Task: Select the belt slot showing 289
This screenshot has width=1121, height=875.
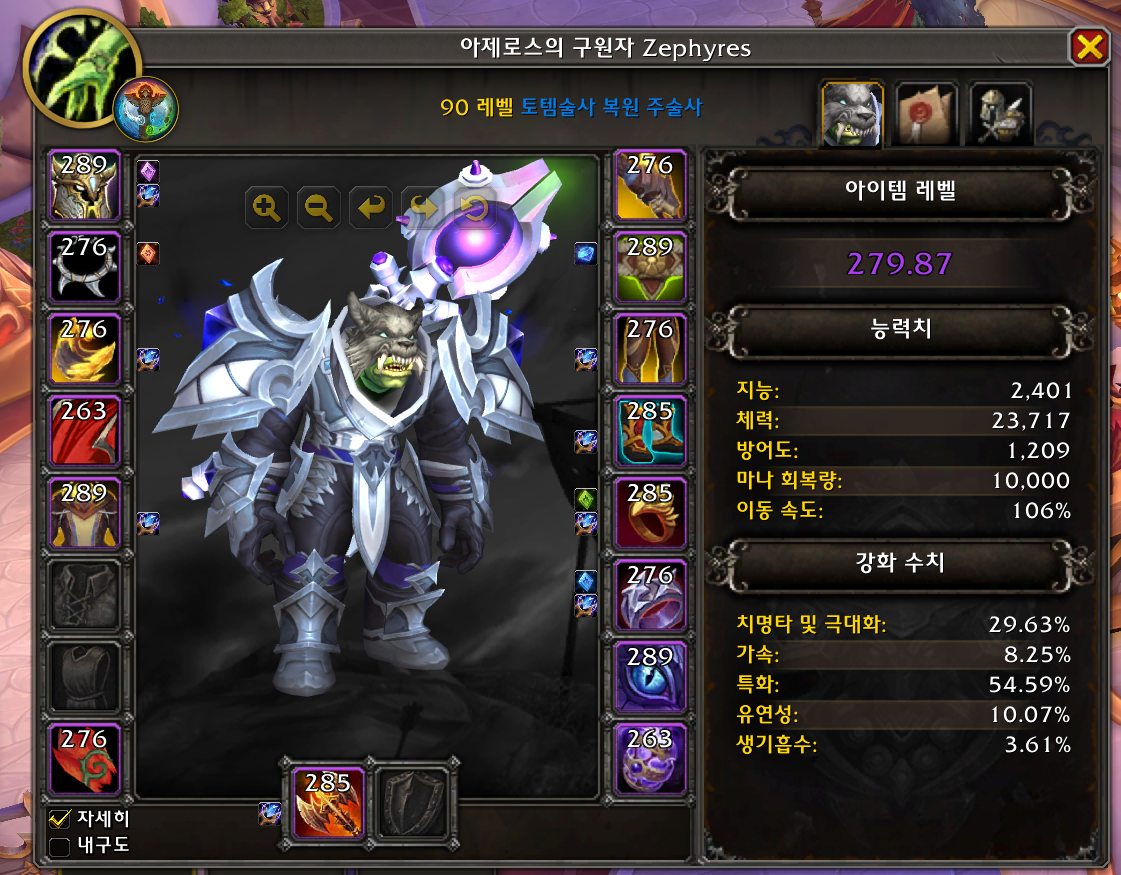Action: (x=650, y=267)
